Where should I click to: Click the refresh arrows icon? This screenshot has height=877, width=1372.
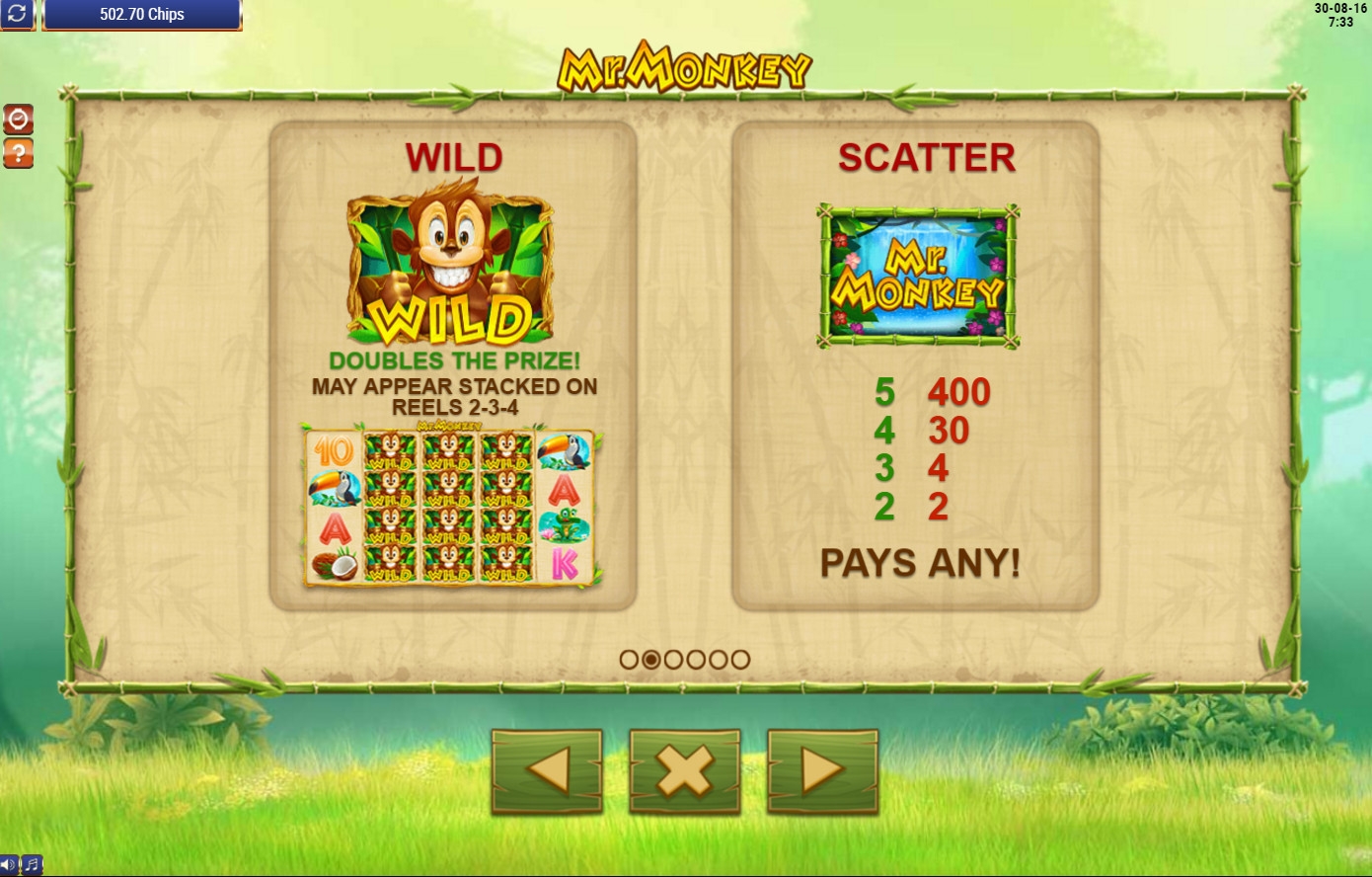[18, 15]
